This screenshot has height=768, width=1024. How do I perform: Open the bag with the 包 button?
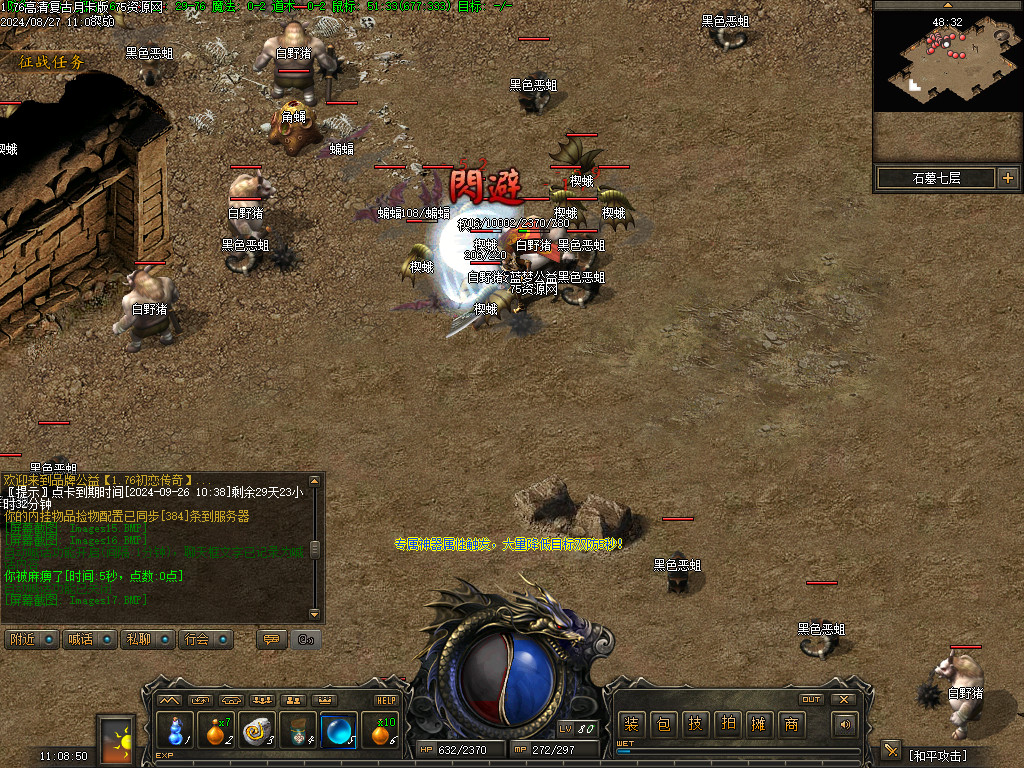click(663, 724)
